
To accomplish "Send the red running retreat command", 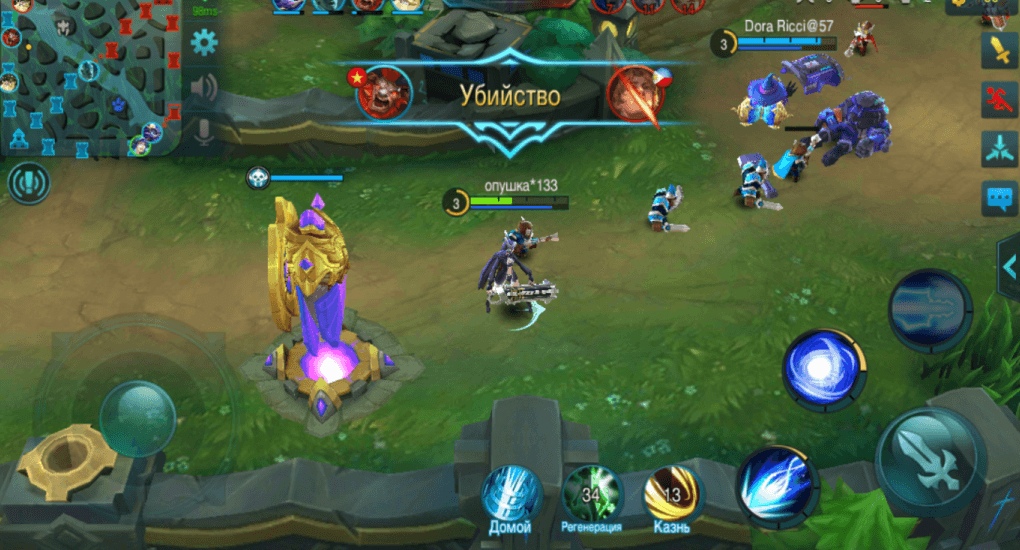I will tap(998, 98).
